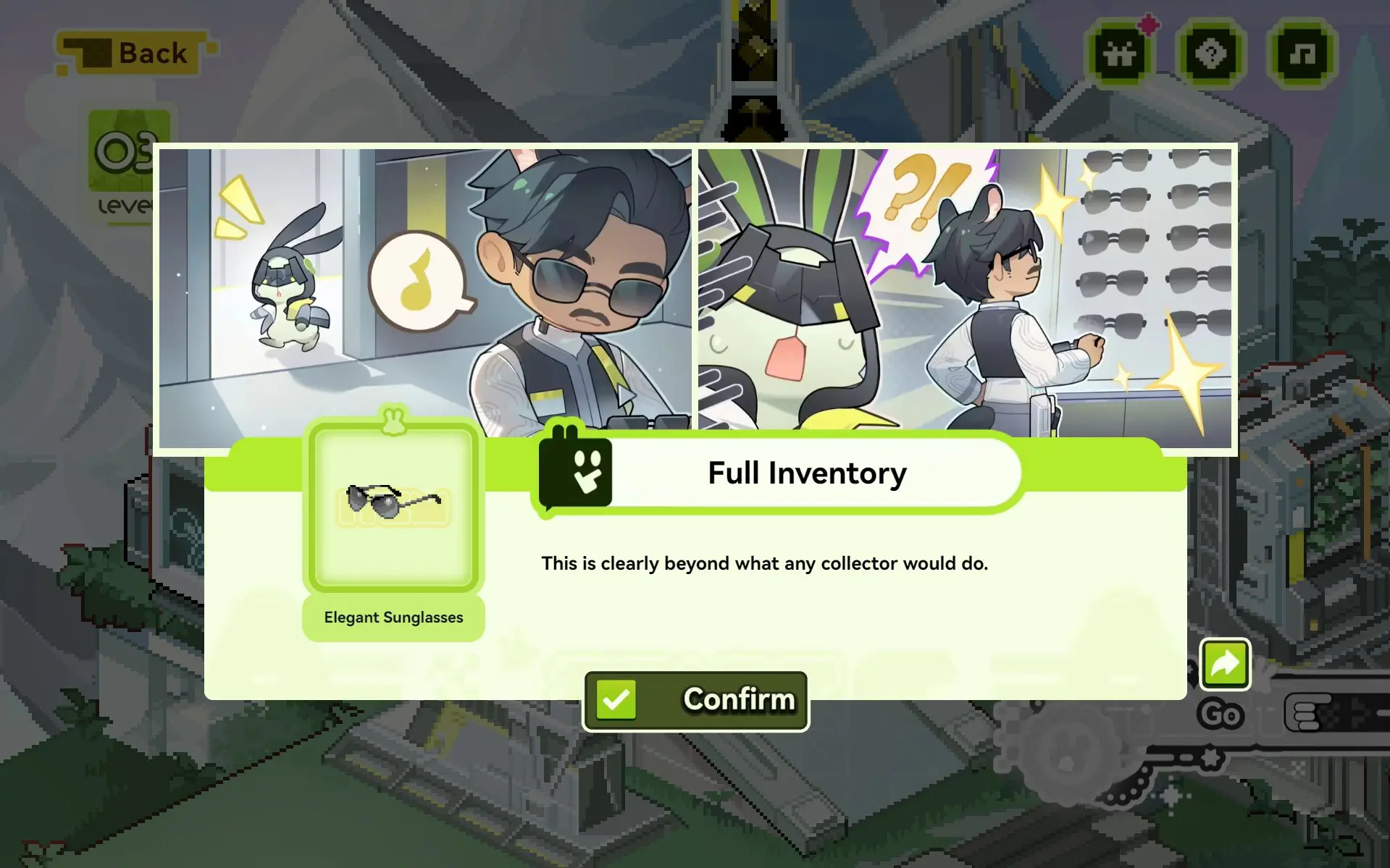Open the help question mark icon
The width and height of the screenshot is (1390, 868).
coord(1210,54)
